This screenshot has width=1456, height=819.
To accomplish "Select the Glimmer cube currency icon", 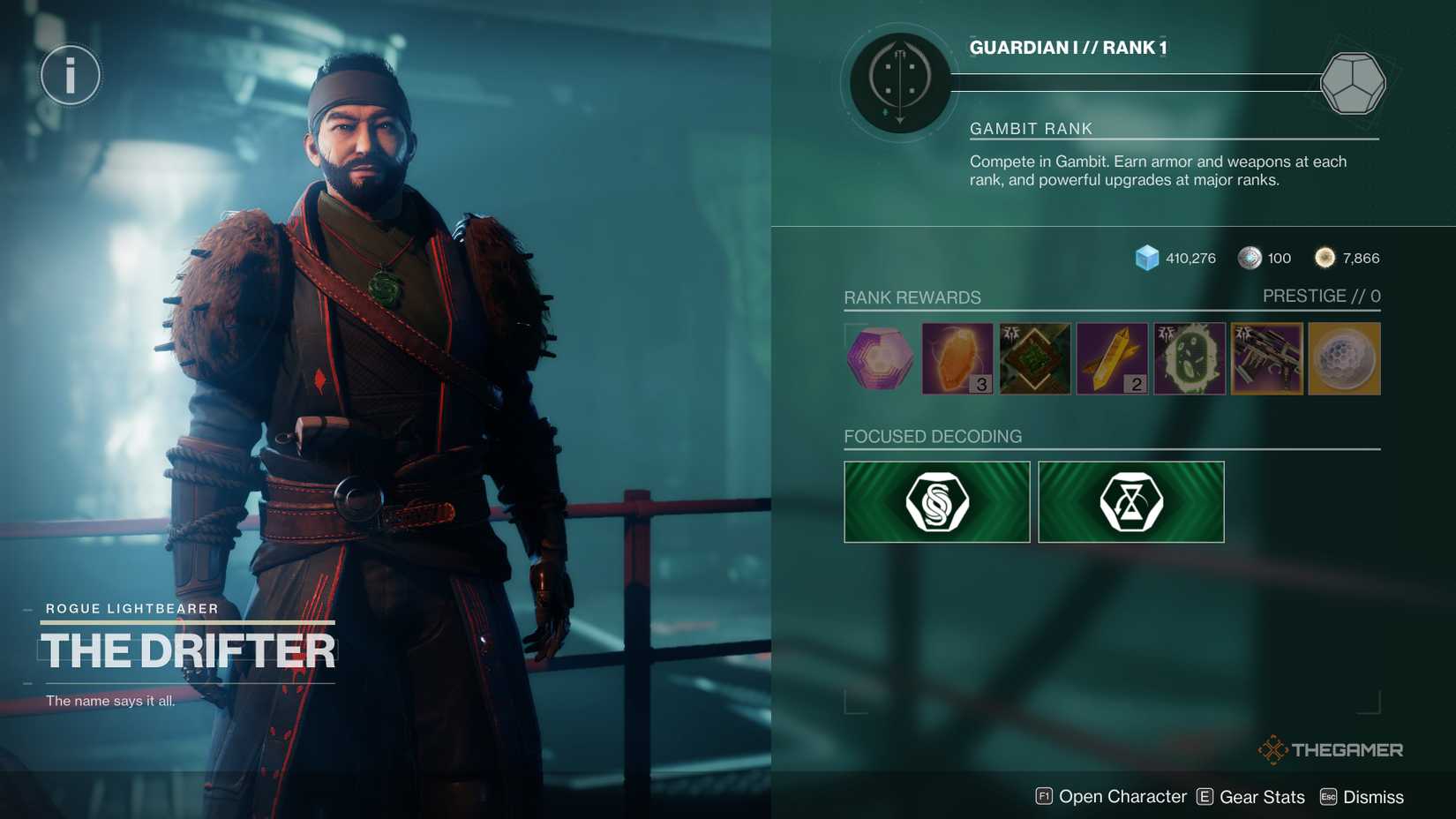I will [1147, 258].
